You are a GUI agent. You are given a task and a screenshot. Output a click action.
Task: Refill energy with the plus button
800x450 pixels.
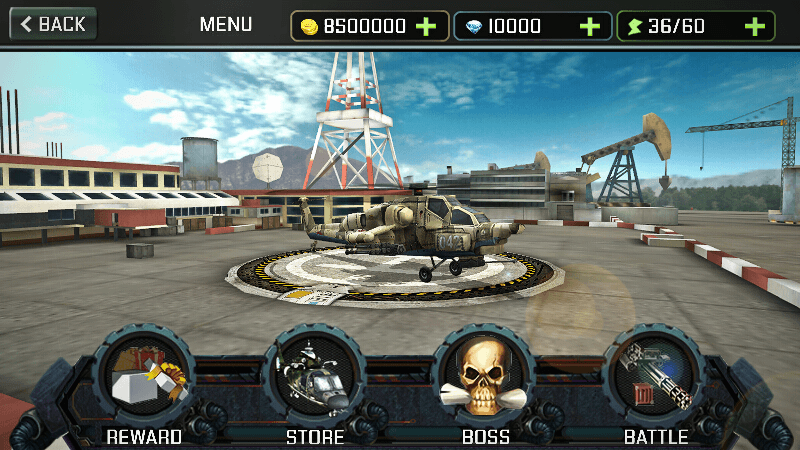(755, 26)
